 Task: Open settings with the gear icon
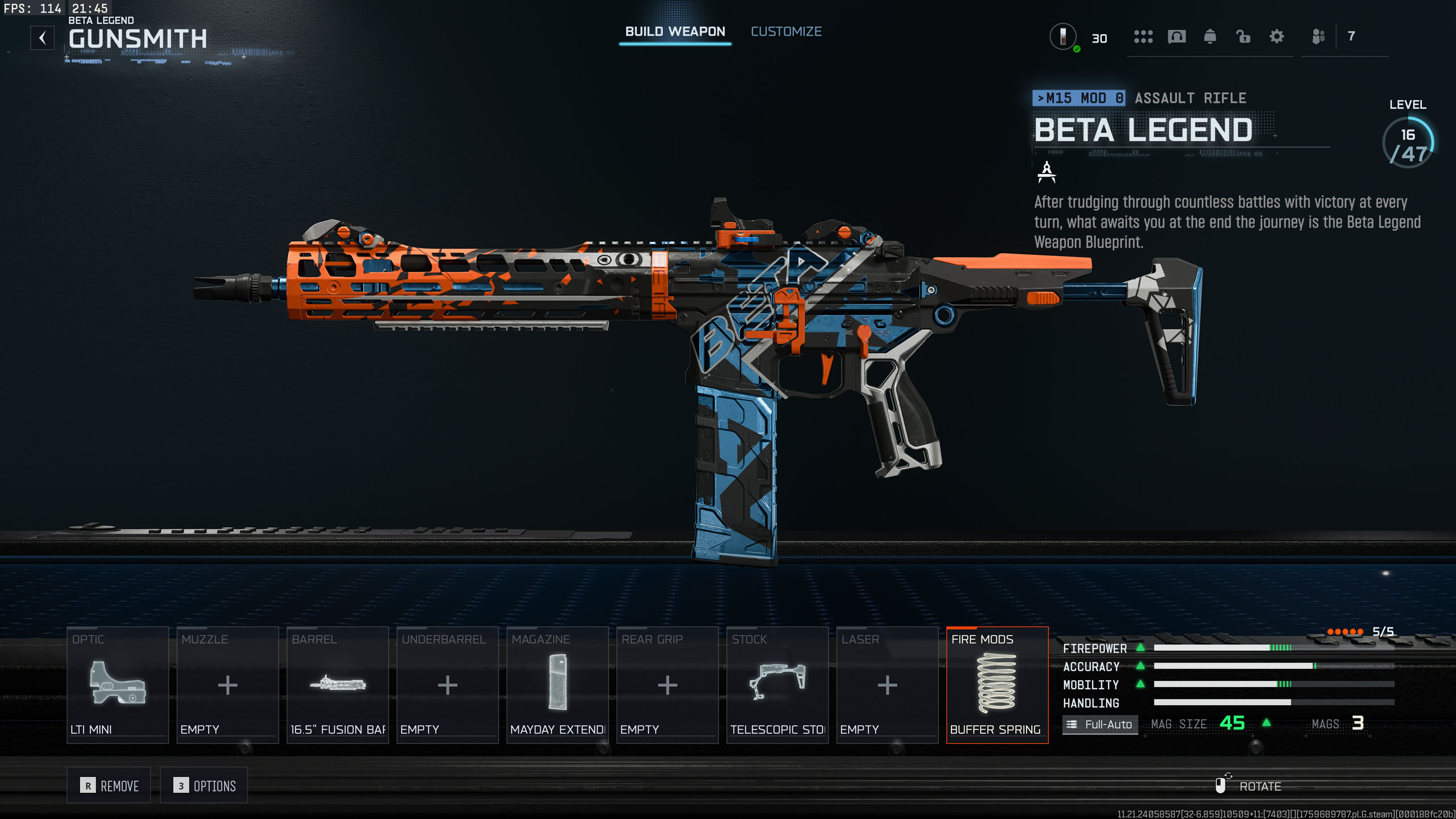point(1277,37)
